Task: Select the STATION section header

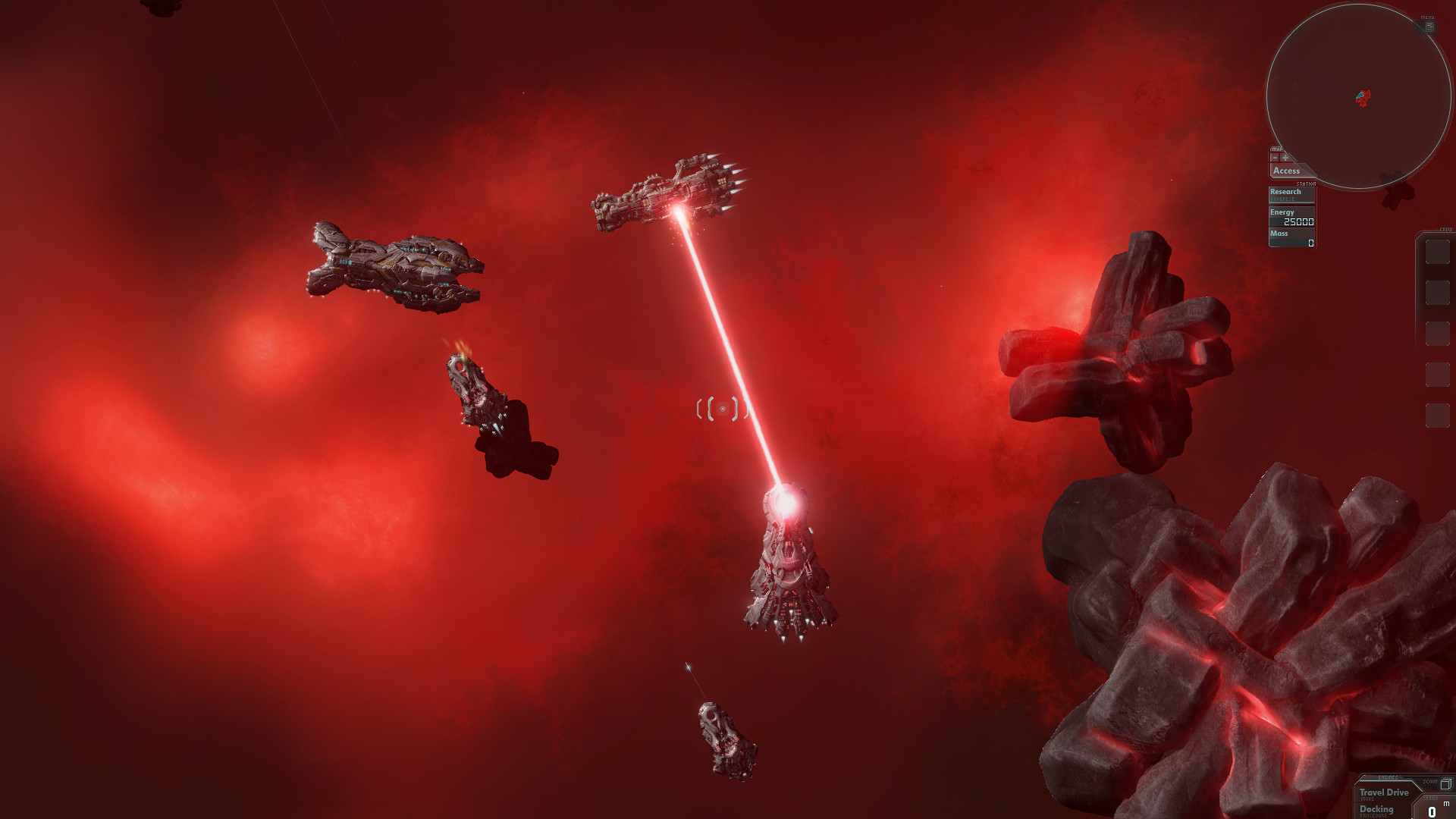Action: pos(1306,184)
